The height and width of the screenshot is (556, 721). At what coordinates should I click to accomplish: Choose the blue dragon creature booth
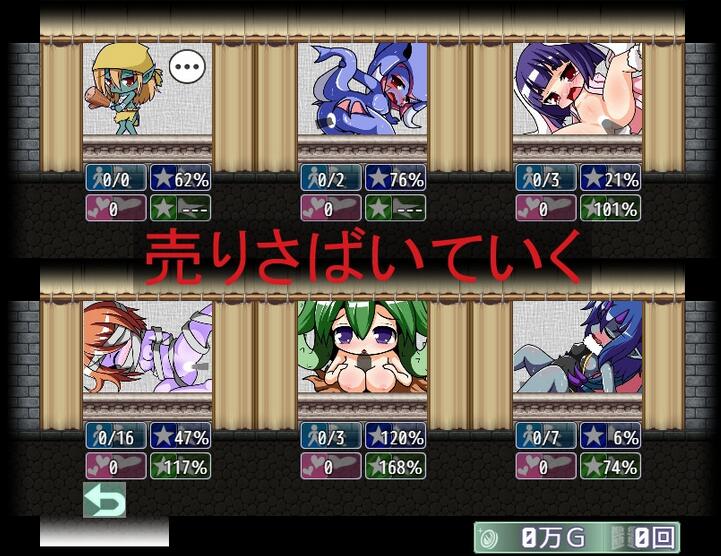coord(362,90)
